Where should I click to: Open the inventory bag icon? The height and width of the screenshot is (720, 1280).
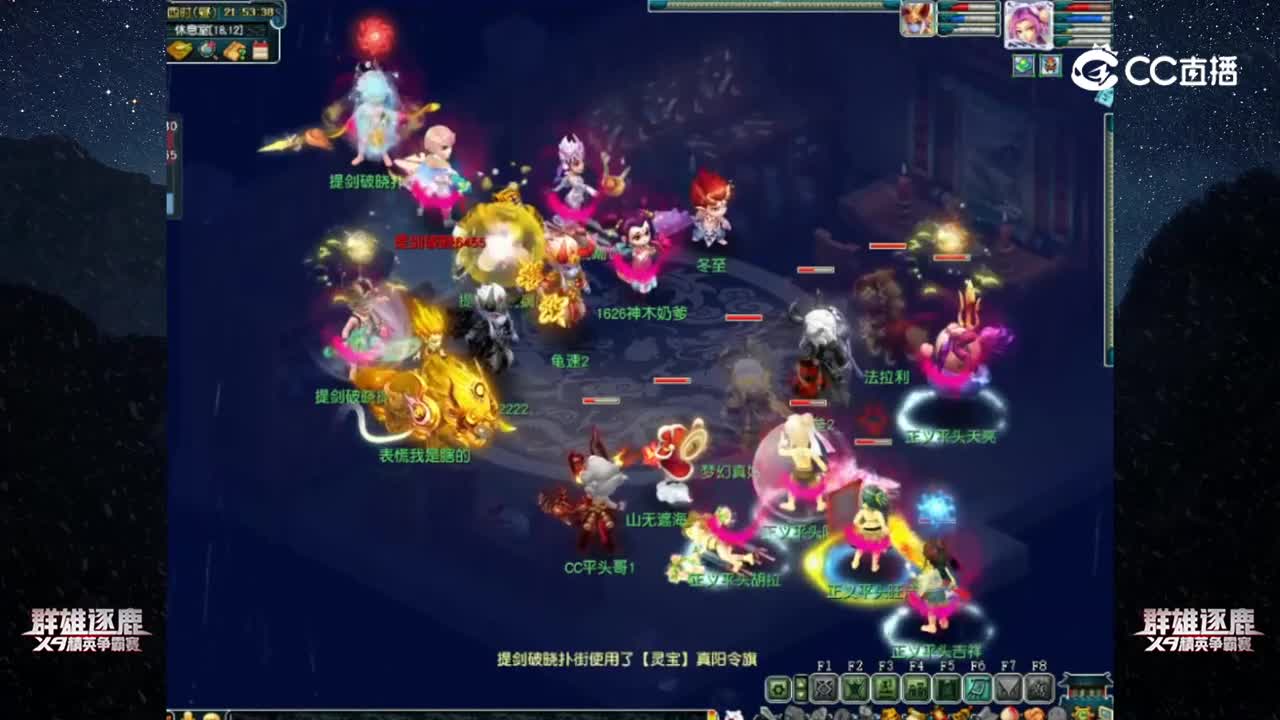coord(234,50)
